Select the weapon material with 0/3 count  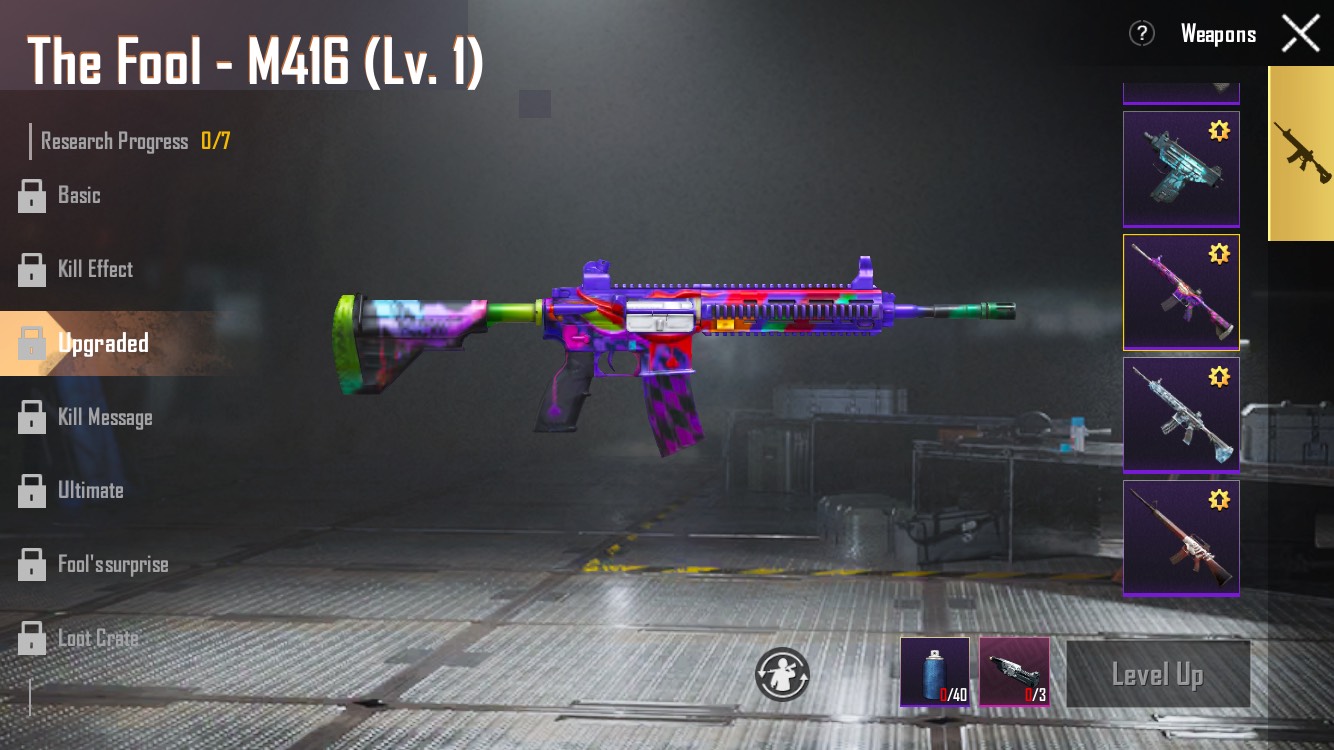(1014, 671)
